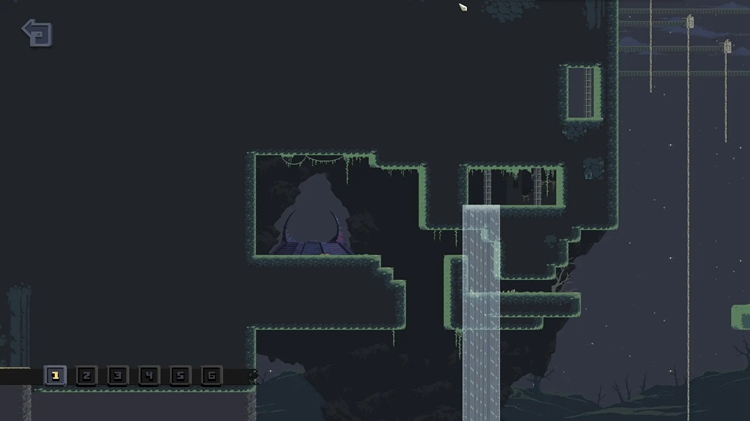The width and height of the screenshot is (750, 421).
Task: Switch to slot number 6
Action: tap(210, 376)
